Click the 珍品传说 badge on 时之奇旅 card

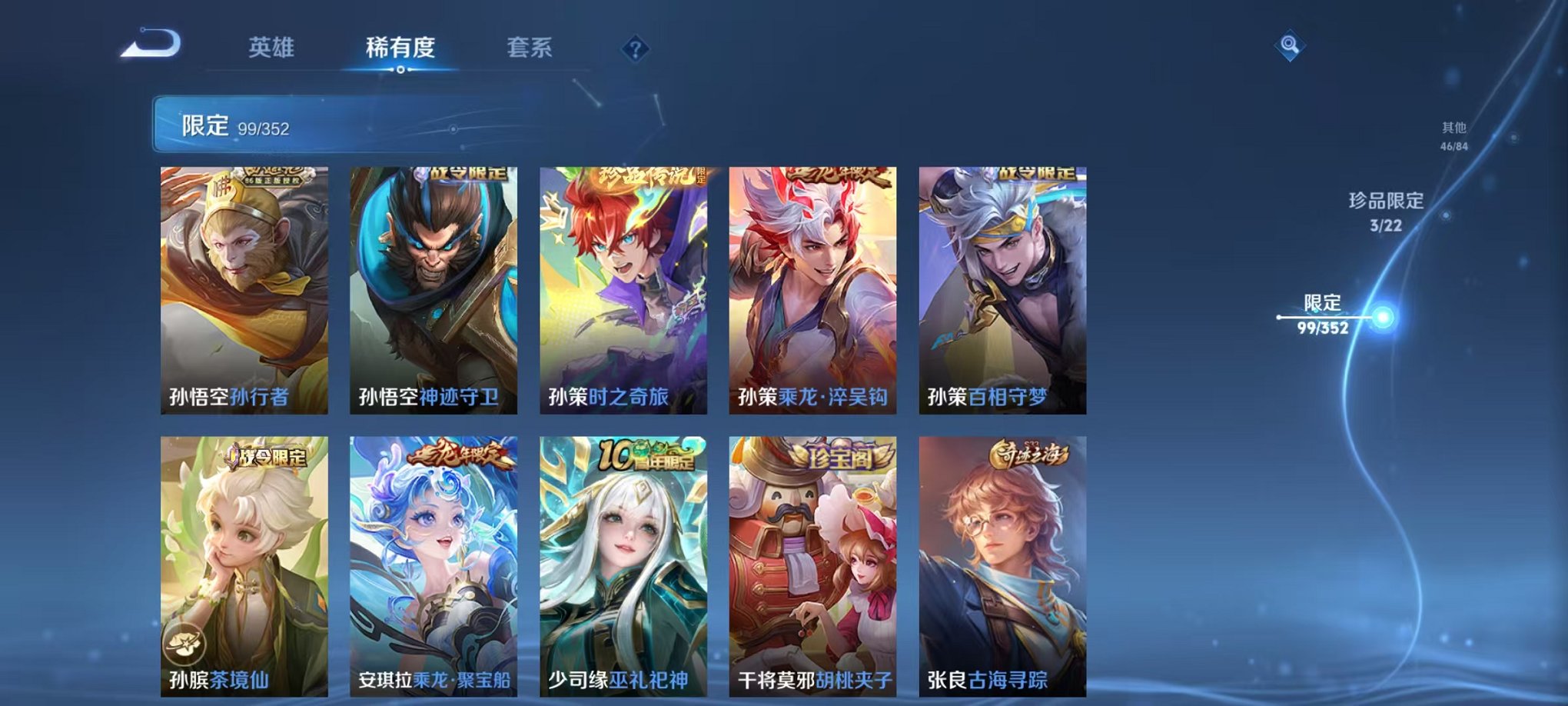tap(646, 176)
